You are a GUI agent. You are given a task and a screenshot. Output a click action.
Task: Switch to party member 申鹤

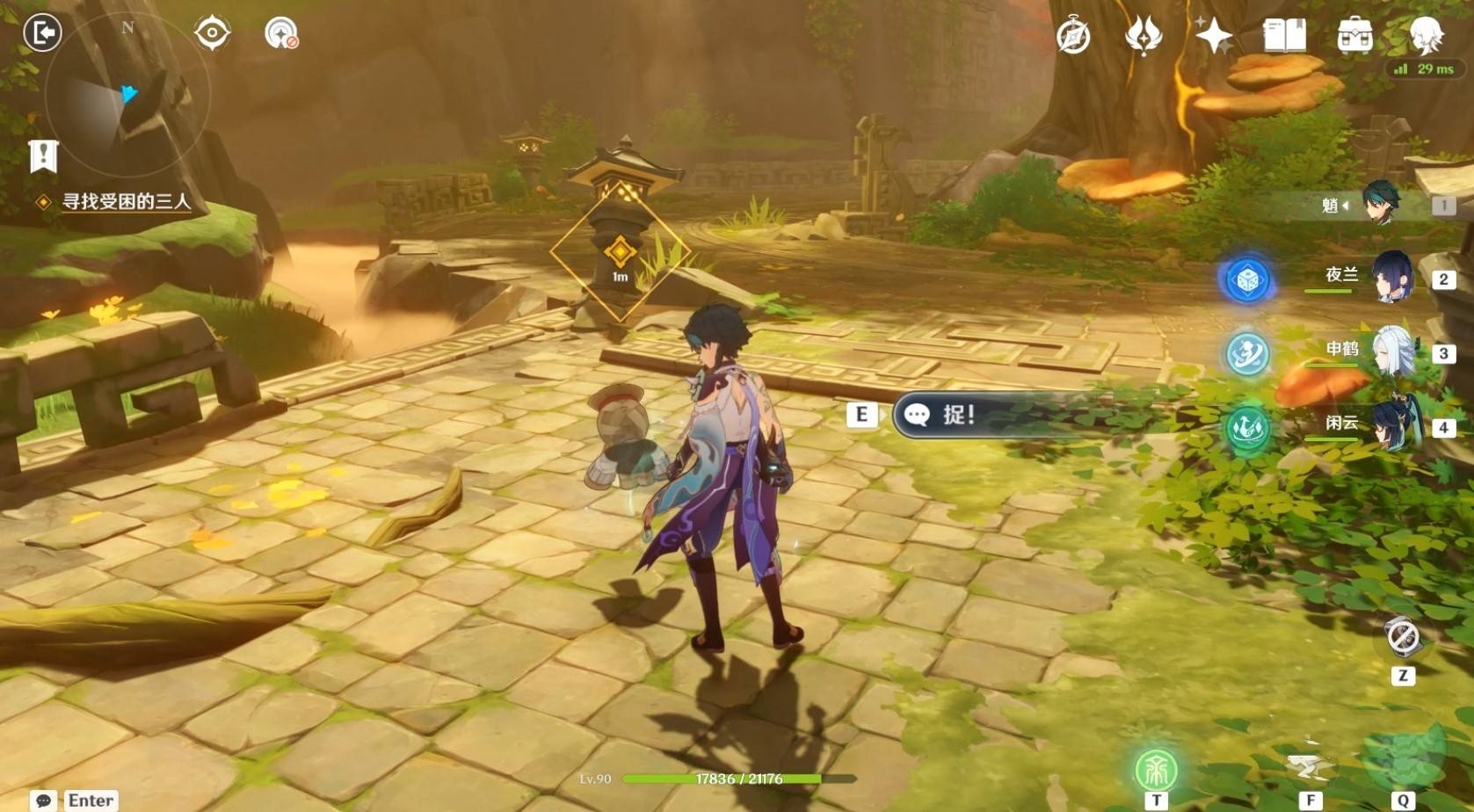pos(1390,352)
